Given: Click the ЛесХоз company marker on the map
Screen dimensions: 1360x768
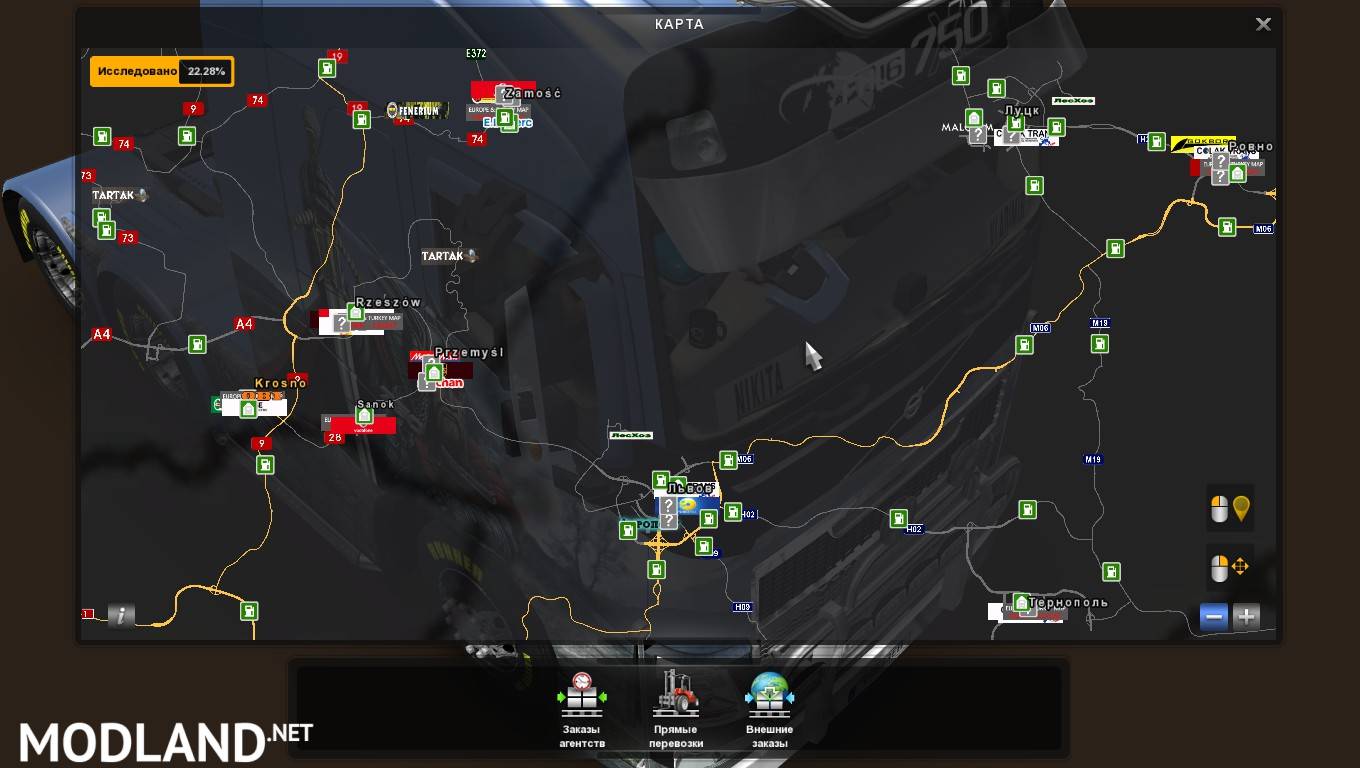Looking at the screenshot, I should pyautogui.click(x=632, y=434).
